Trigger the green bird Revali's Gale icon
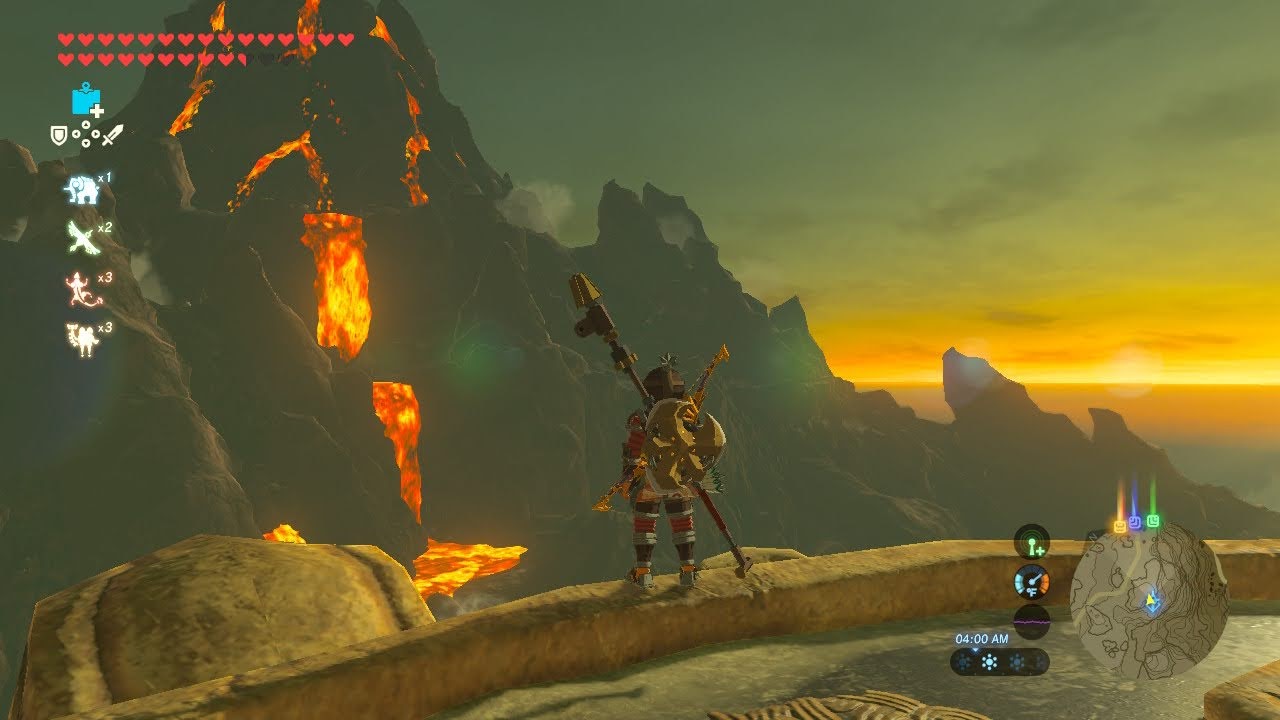1280x720 pixels. coord(82,238)
